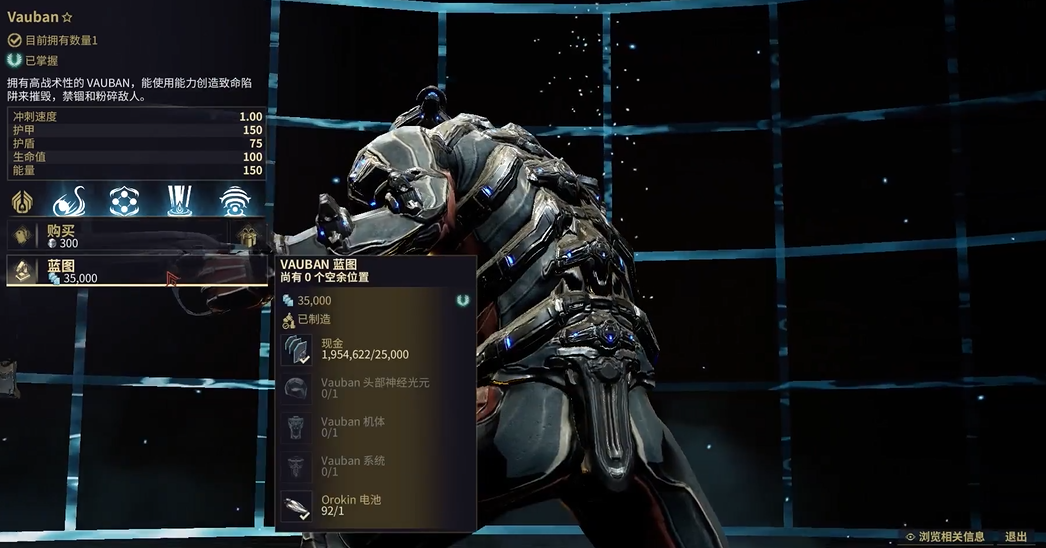Select the Orokin 电池 requirement row

pos(375,506)
